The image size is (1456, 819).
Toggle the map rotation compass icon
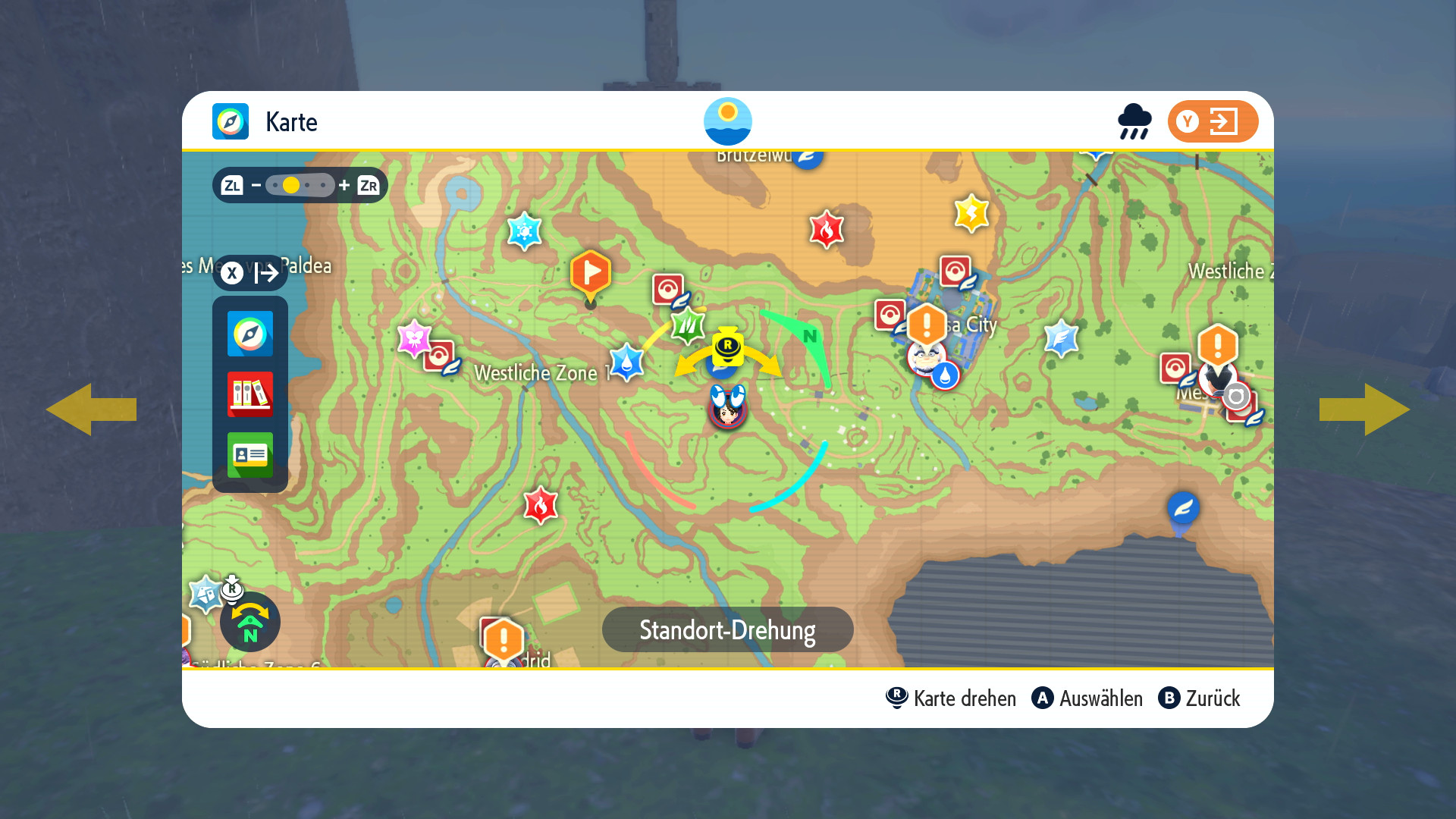click(x=250, y=622)
